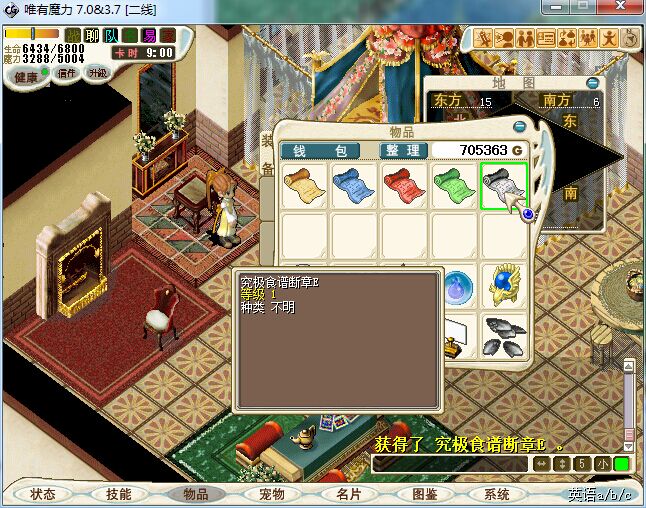The width and height of the screenshot is (646, 508).
Task: Toggle the 聊 chat mode icon
Action: pyautogui.click(x=92, y=36)
